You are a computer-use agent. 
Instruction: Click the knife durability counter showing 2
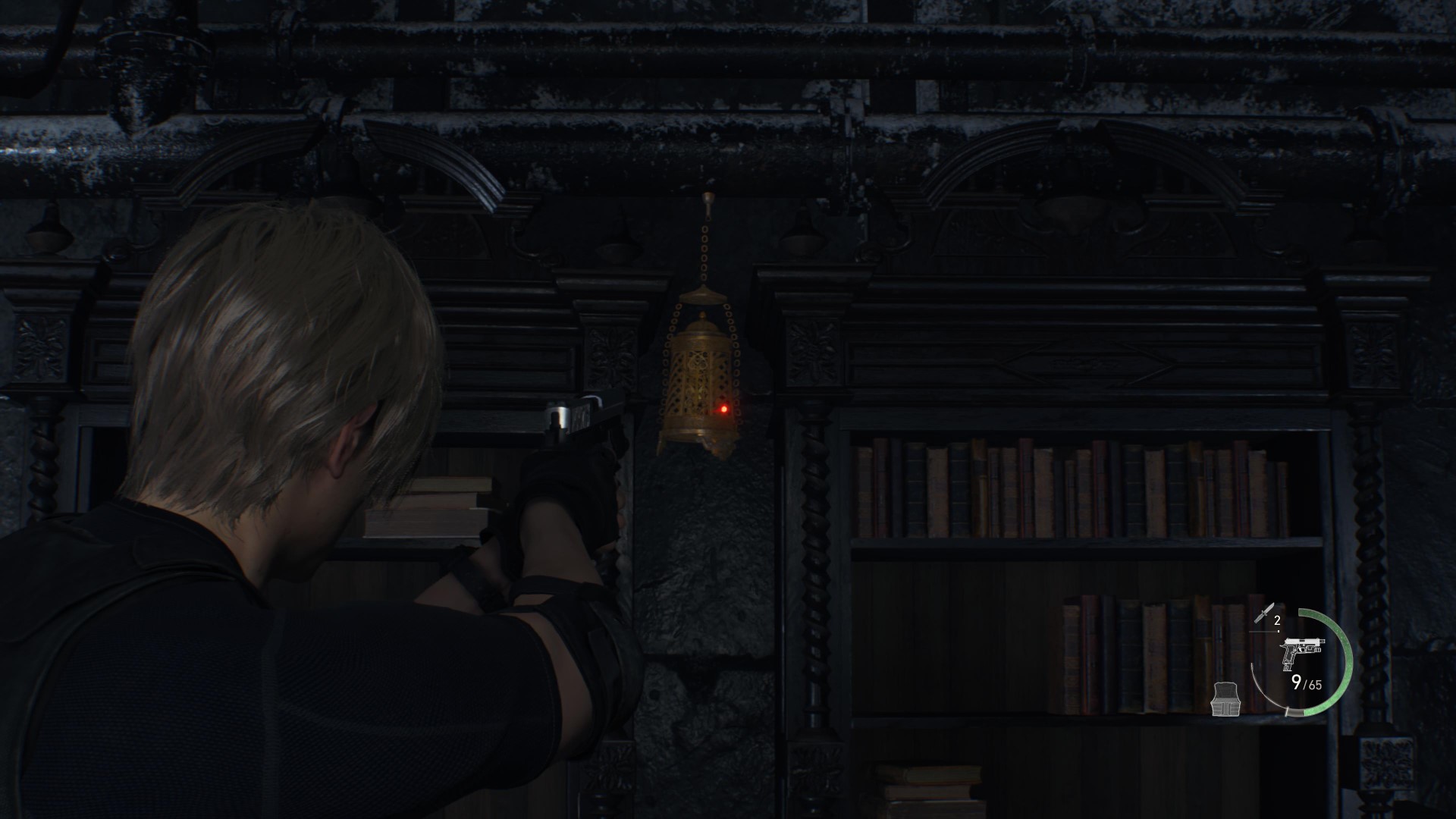(x=1277, y=620)
